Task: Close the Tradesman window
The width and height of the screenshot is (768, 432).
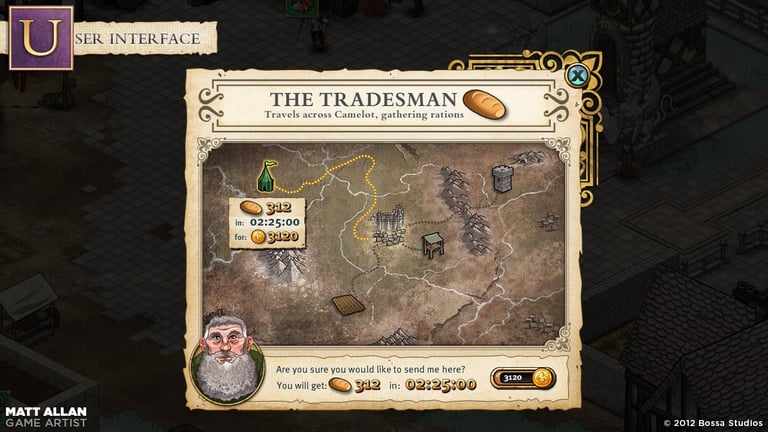Action: click(576, 75)
